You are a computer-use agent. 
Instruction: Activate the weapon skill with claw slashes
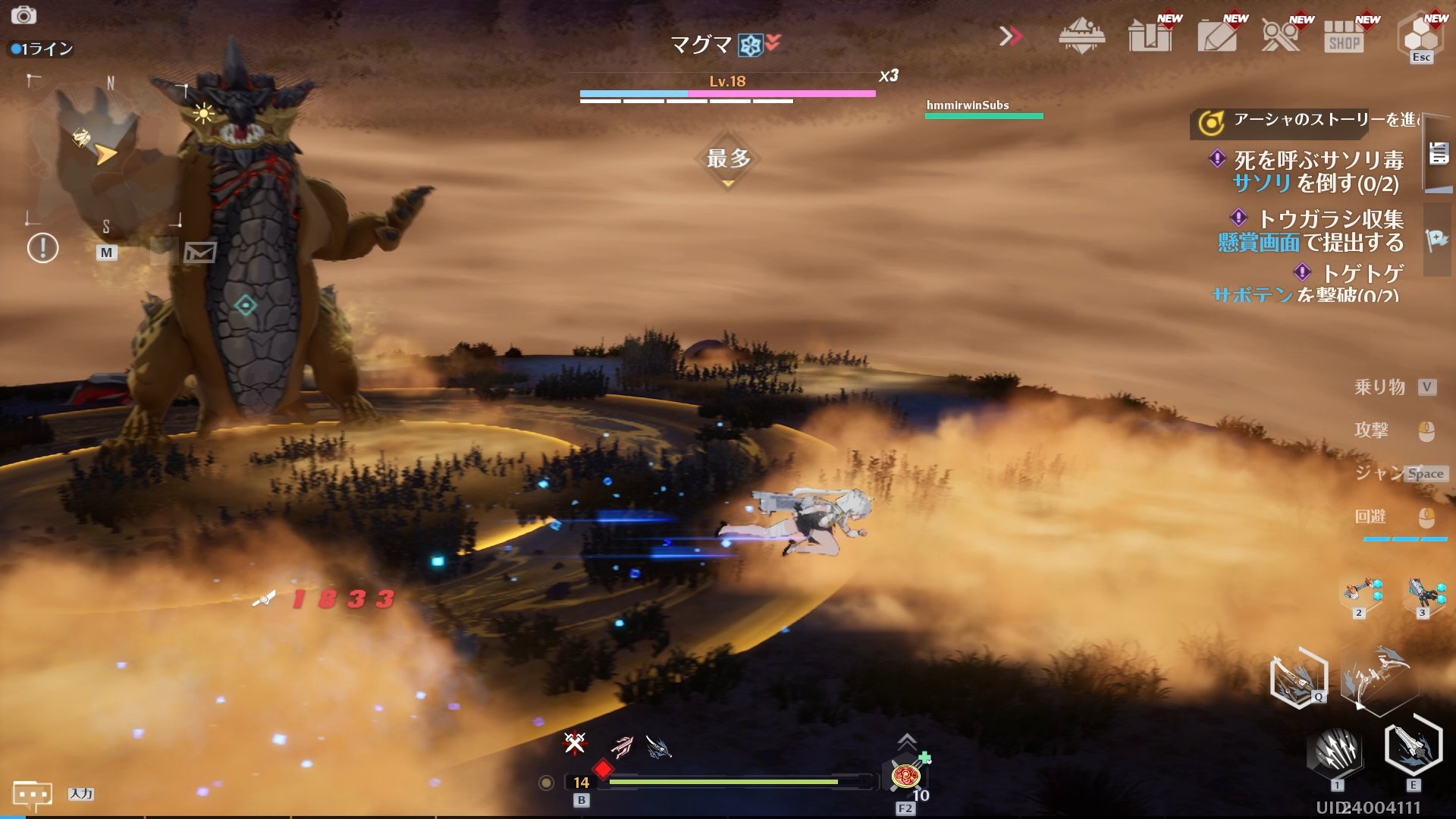(x=1336, y=752)
